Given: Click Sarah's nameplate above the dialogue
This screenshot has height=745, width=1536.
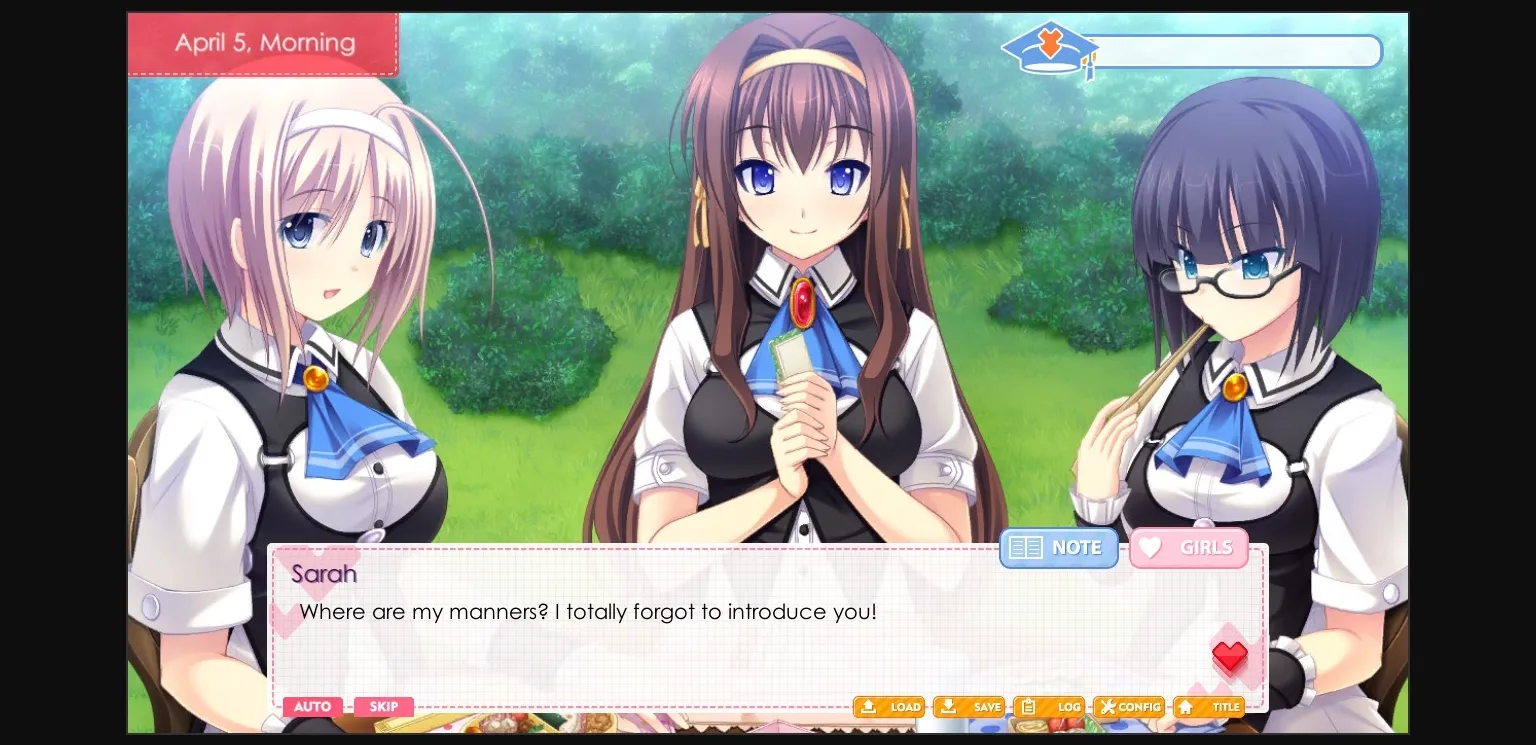Looking at the screenshot, I should [x=324, y=574].
